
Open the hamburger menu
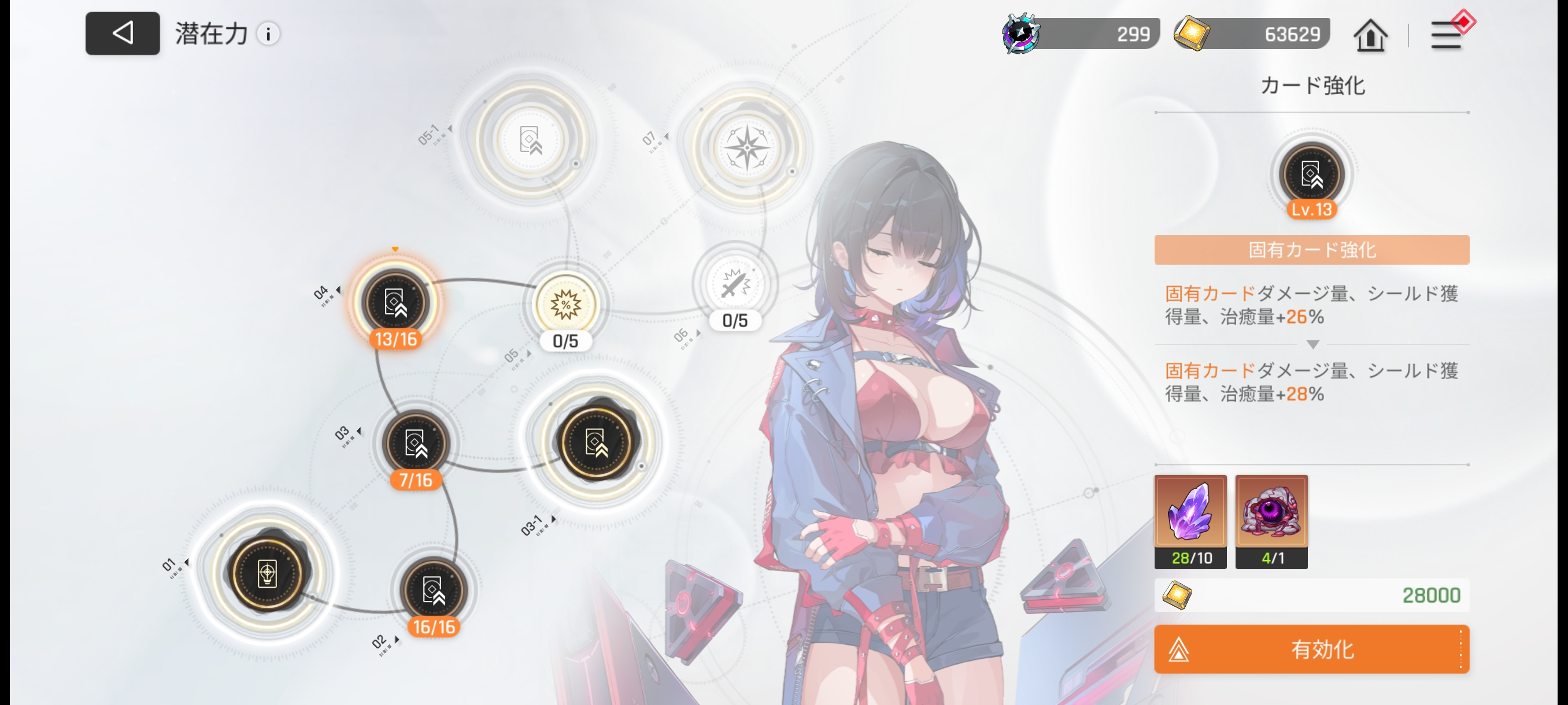[1446, 35]
